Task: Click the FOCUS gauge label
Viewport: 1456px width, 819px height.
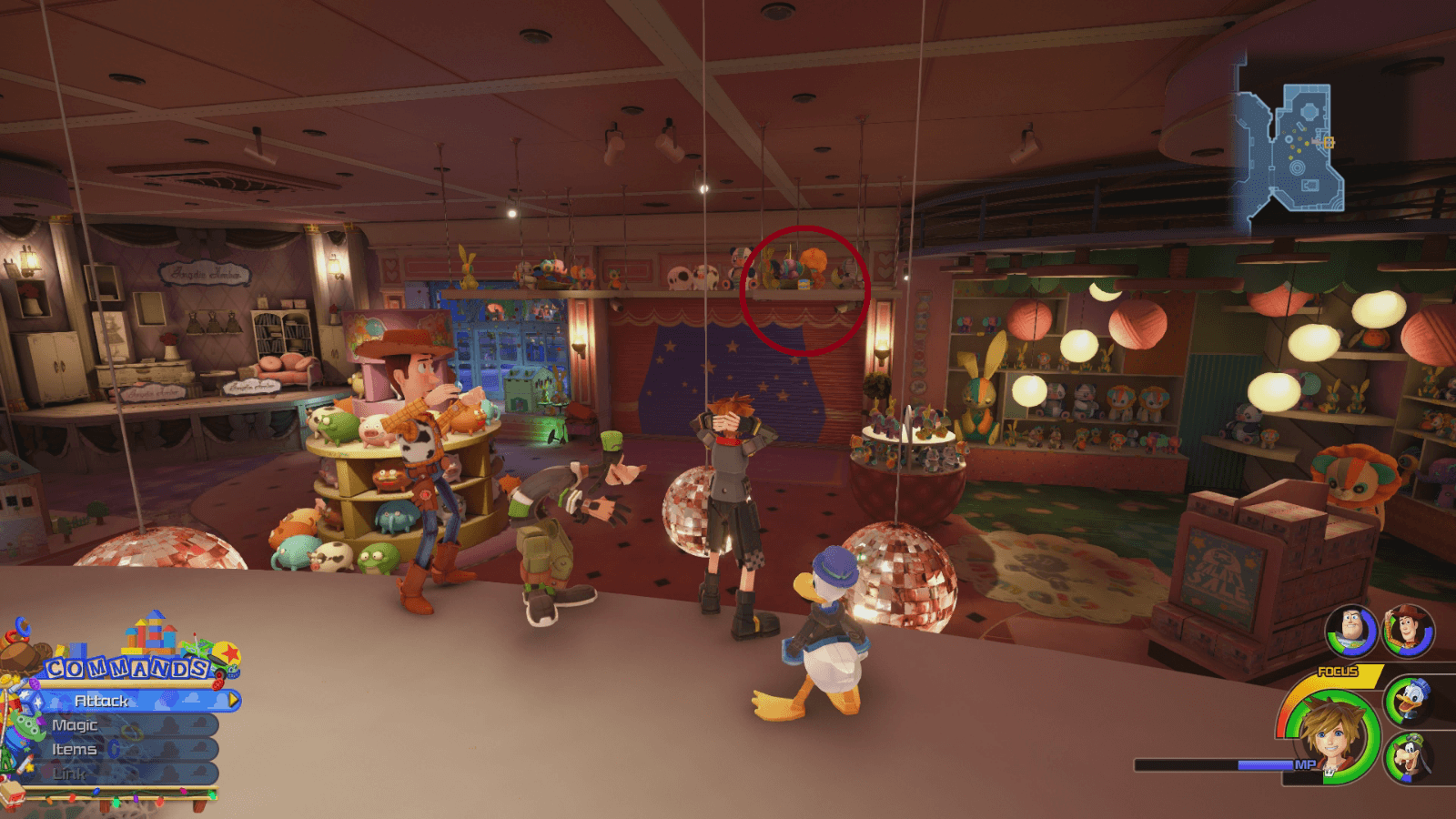Action: 1337,671
